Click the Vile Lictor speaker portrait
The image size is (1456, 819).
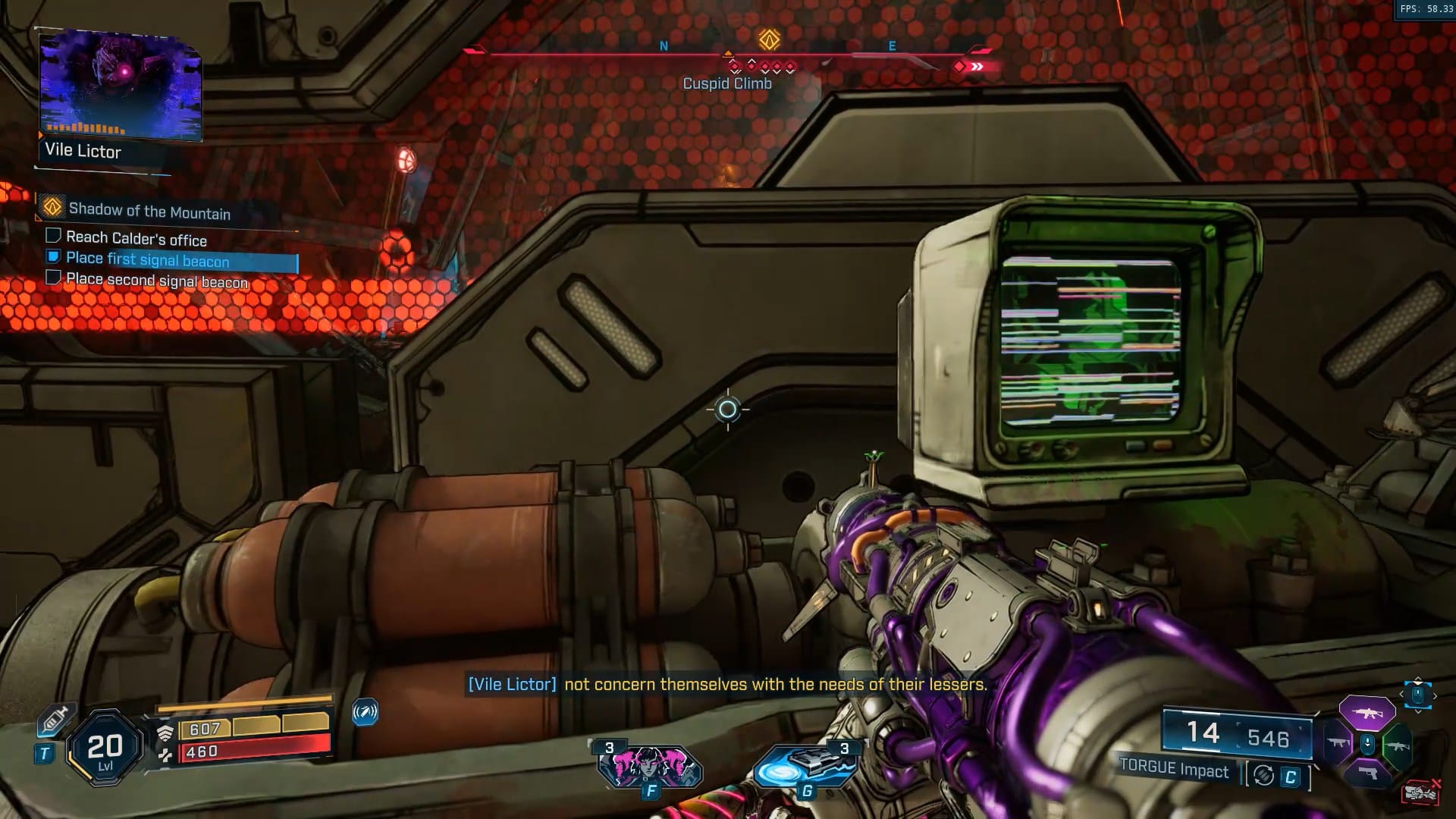(120, 85)
